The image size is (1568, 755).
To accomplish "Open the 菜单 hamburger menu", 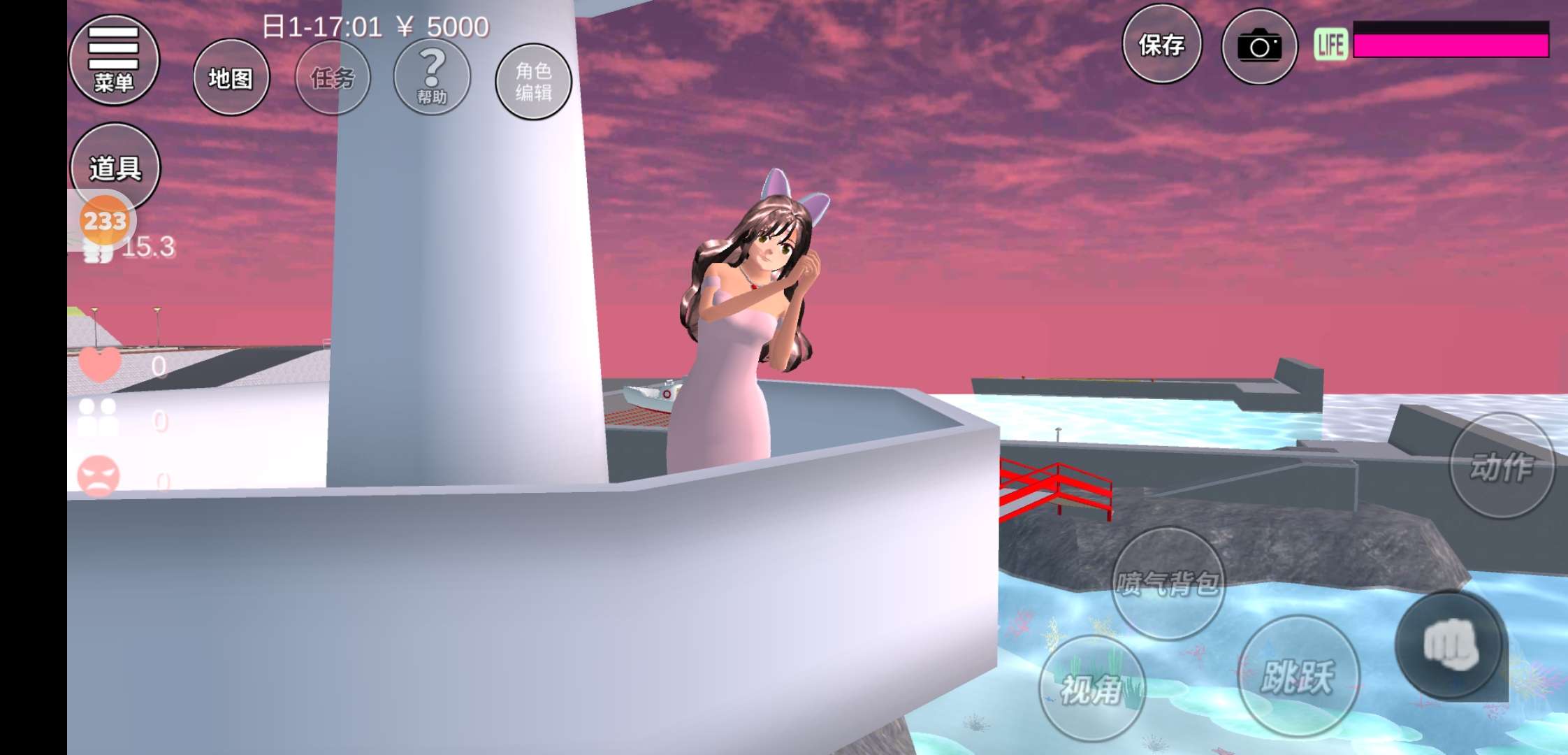I will [x=114, y=60].
